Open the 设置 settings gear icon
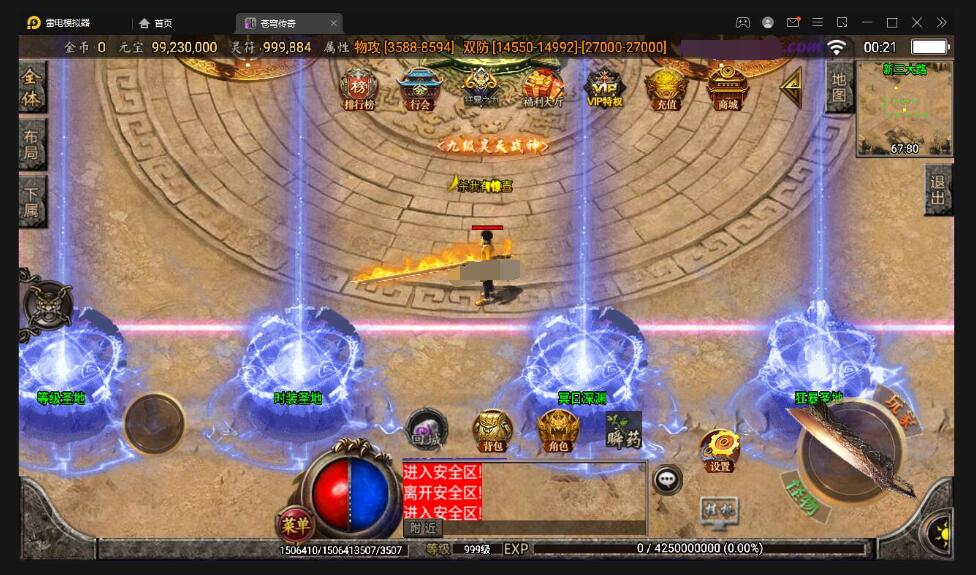976x575 pixels. click(719, 450)
